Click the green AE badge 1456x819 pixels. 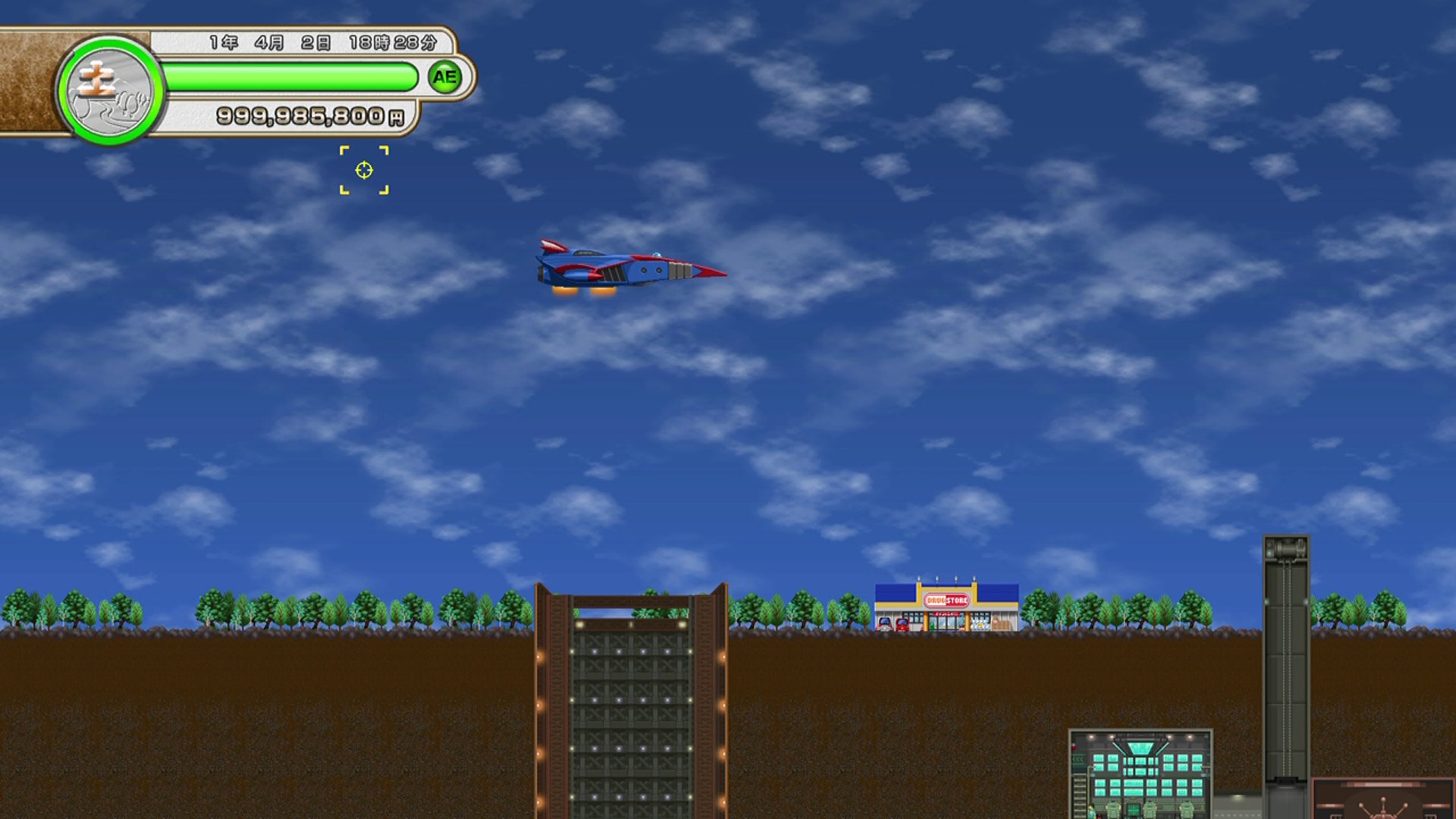444,76
